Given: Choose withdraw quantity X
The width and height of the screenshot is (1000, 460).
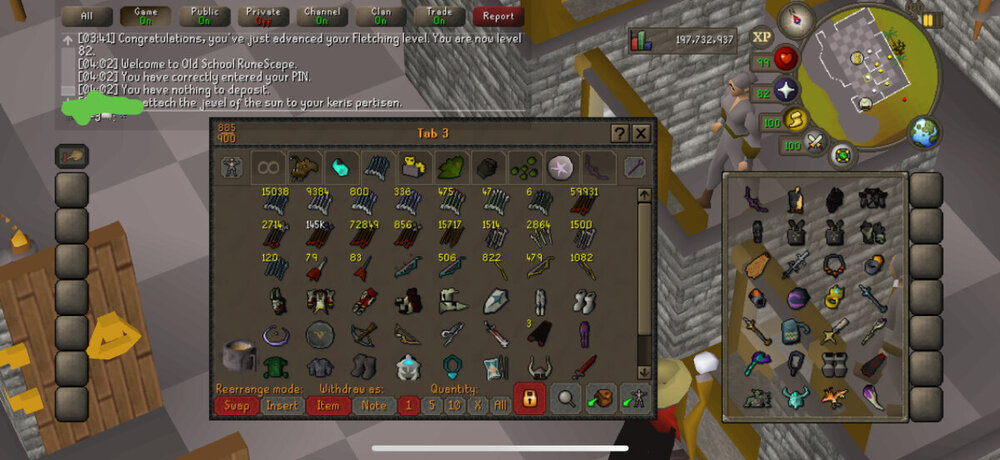Looking at the screenshot, I should coord(476,405).
